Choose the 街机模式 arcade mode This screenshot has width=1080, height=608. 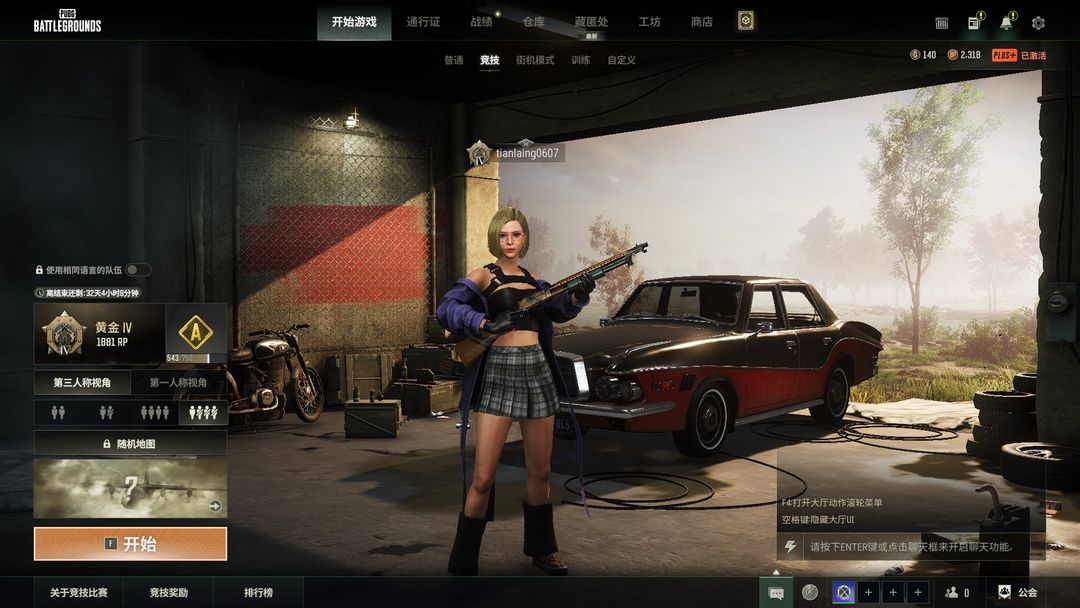click(x=535, y=60)
